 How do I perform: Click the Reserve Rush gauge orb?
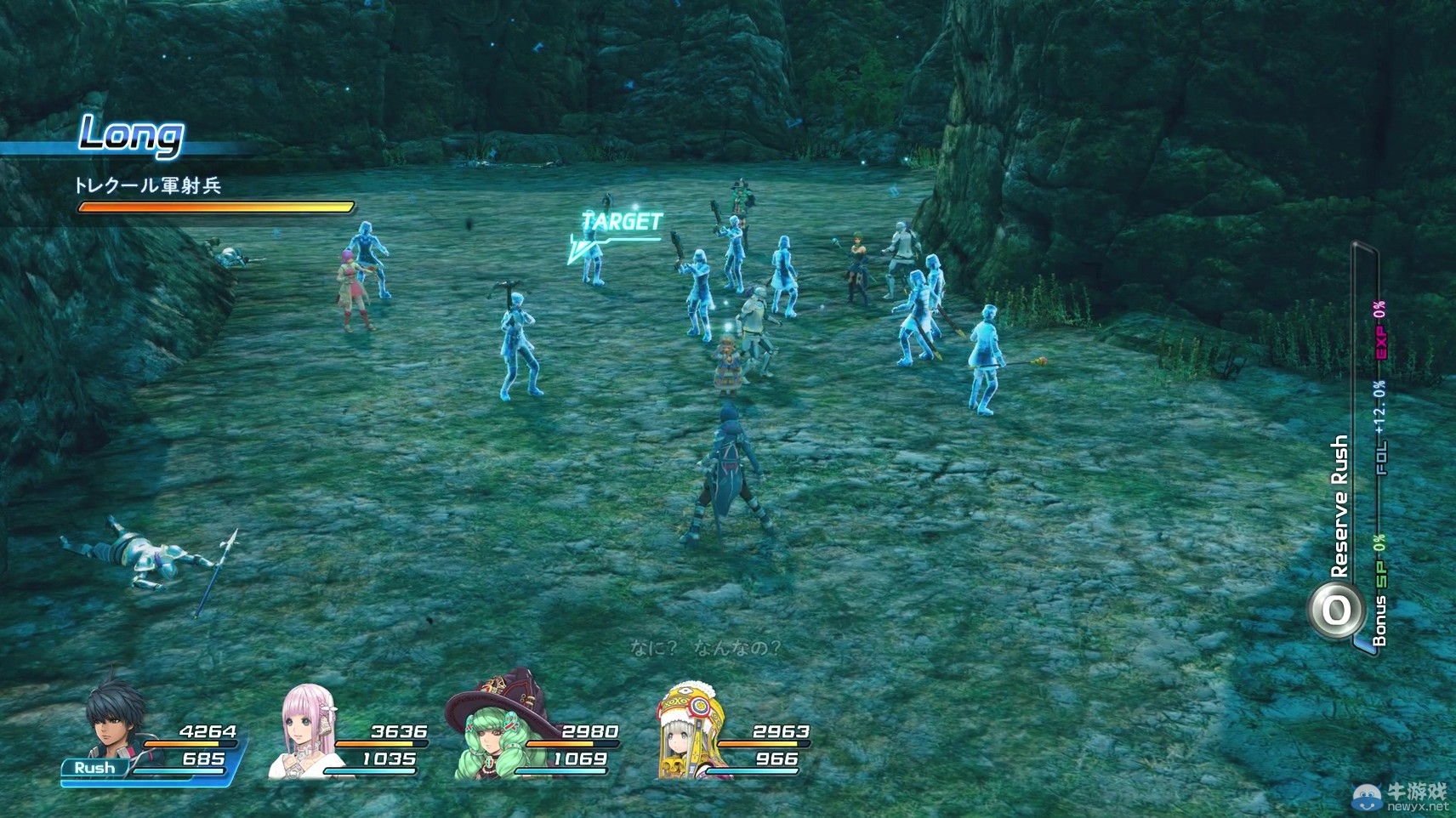pyautogui.click(x=1335, y=610)
